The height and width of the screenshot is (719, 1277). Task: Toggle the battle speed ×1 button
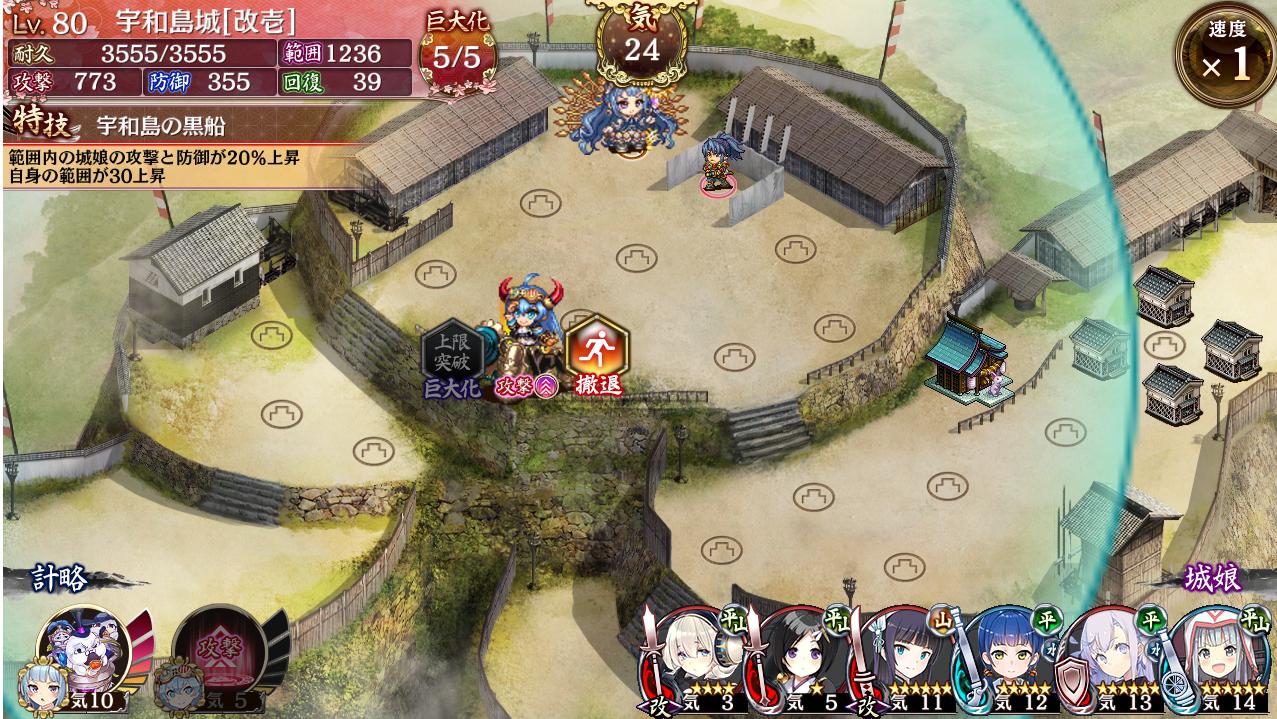(1224, 57)
